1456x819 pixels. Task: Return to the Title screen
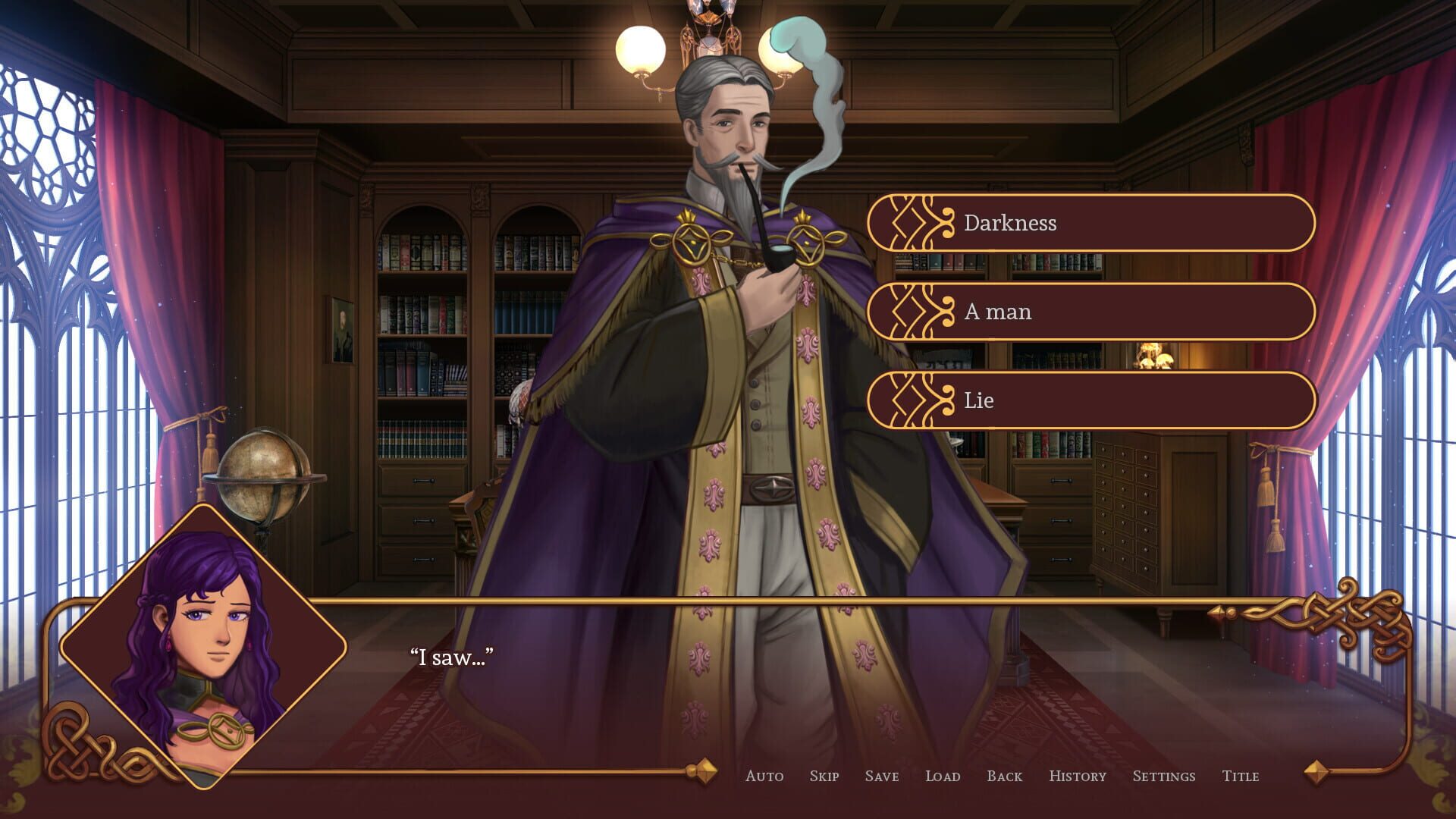1241,777
